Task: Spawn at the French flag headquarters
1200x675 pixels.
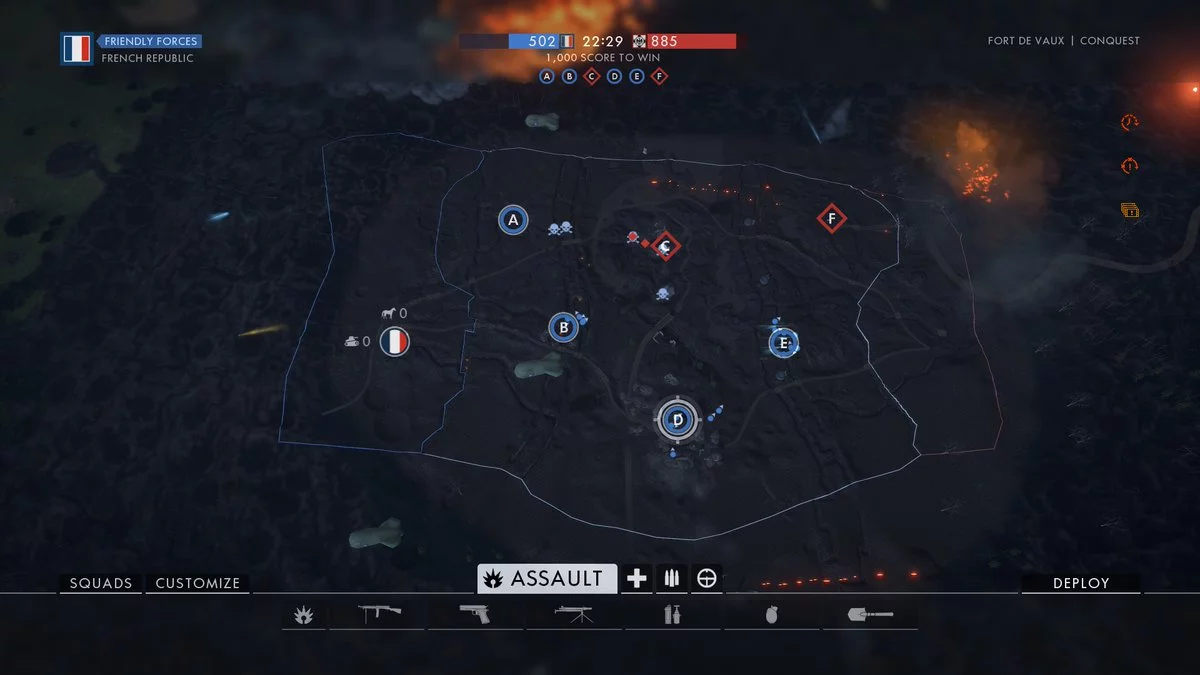Action: click(x=395, y=342)
